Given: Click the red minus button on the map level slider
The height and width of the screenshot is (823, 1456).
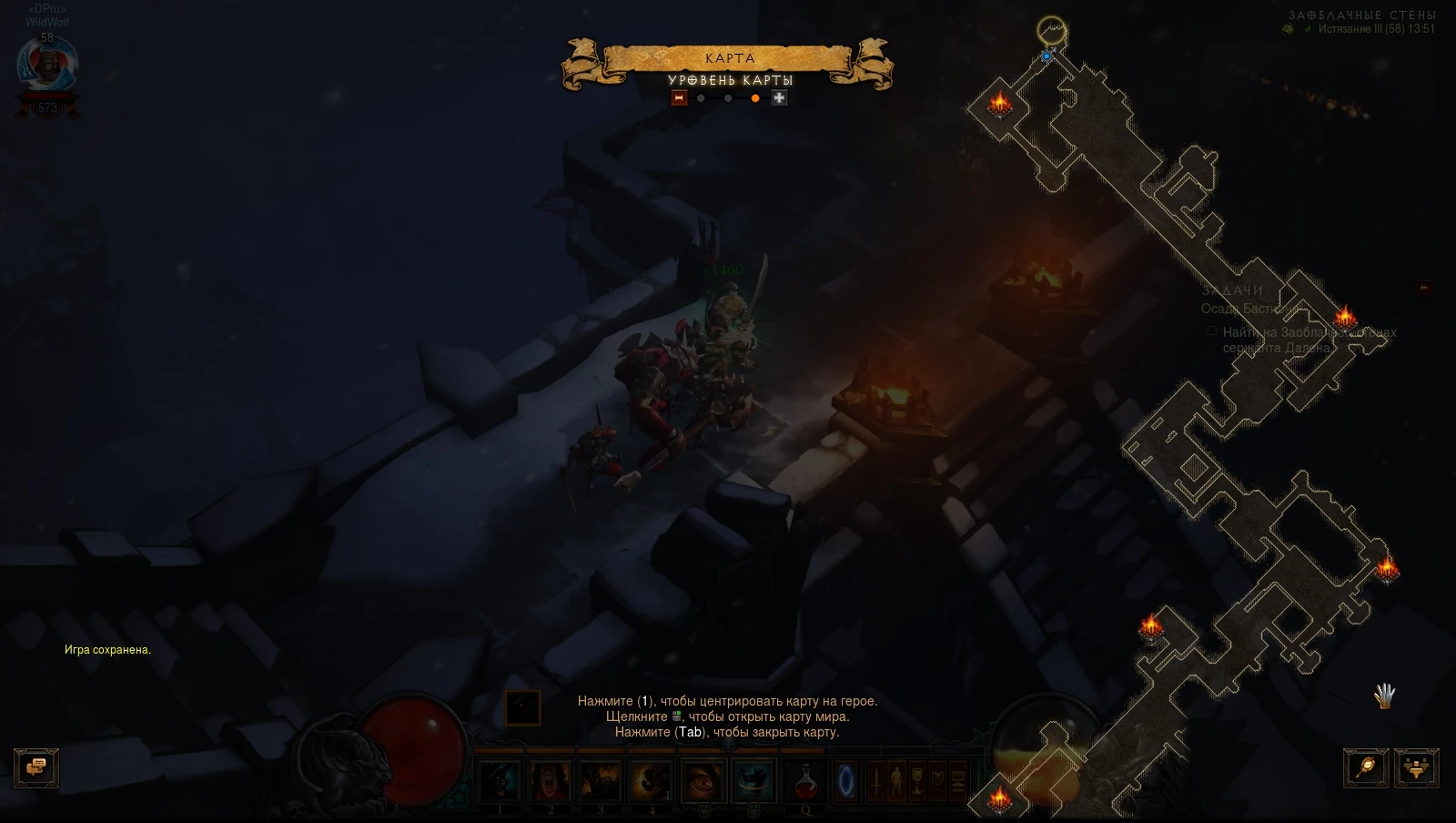Looking at the screenshot, I should 679,97.
